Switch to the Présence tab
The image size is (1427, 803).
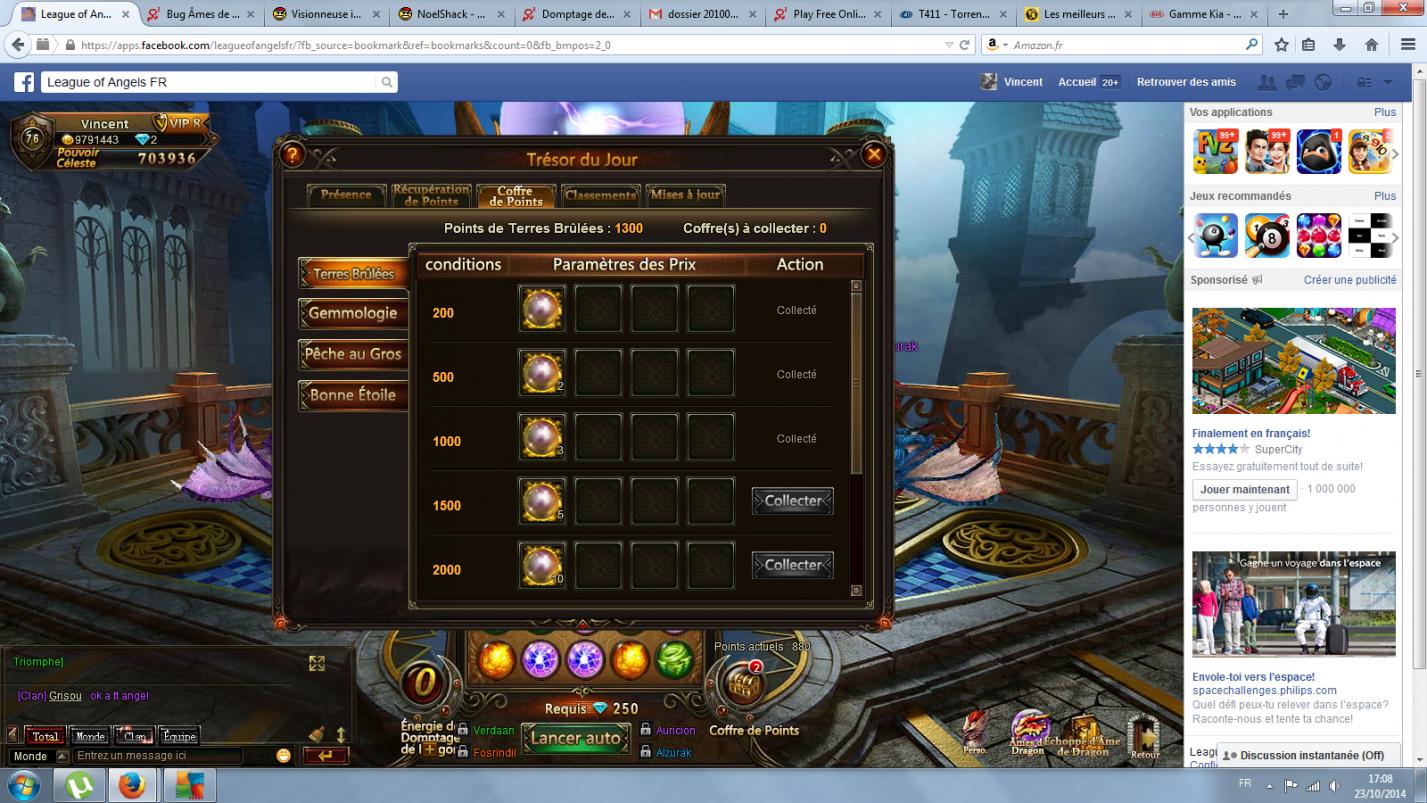[x=346, y=195]
